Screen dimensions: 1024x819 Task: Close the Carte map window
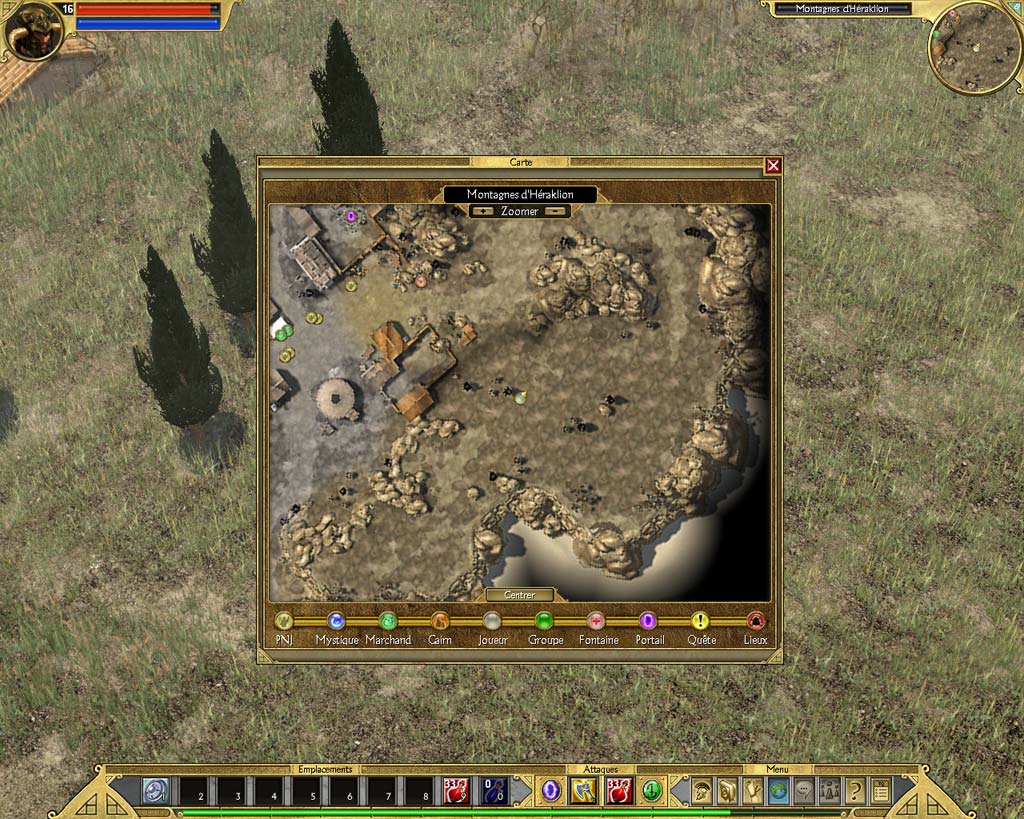tap(772, 166)
